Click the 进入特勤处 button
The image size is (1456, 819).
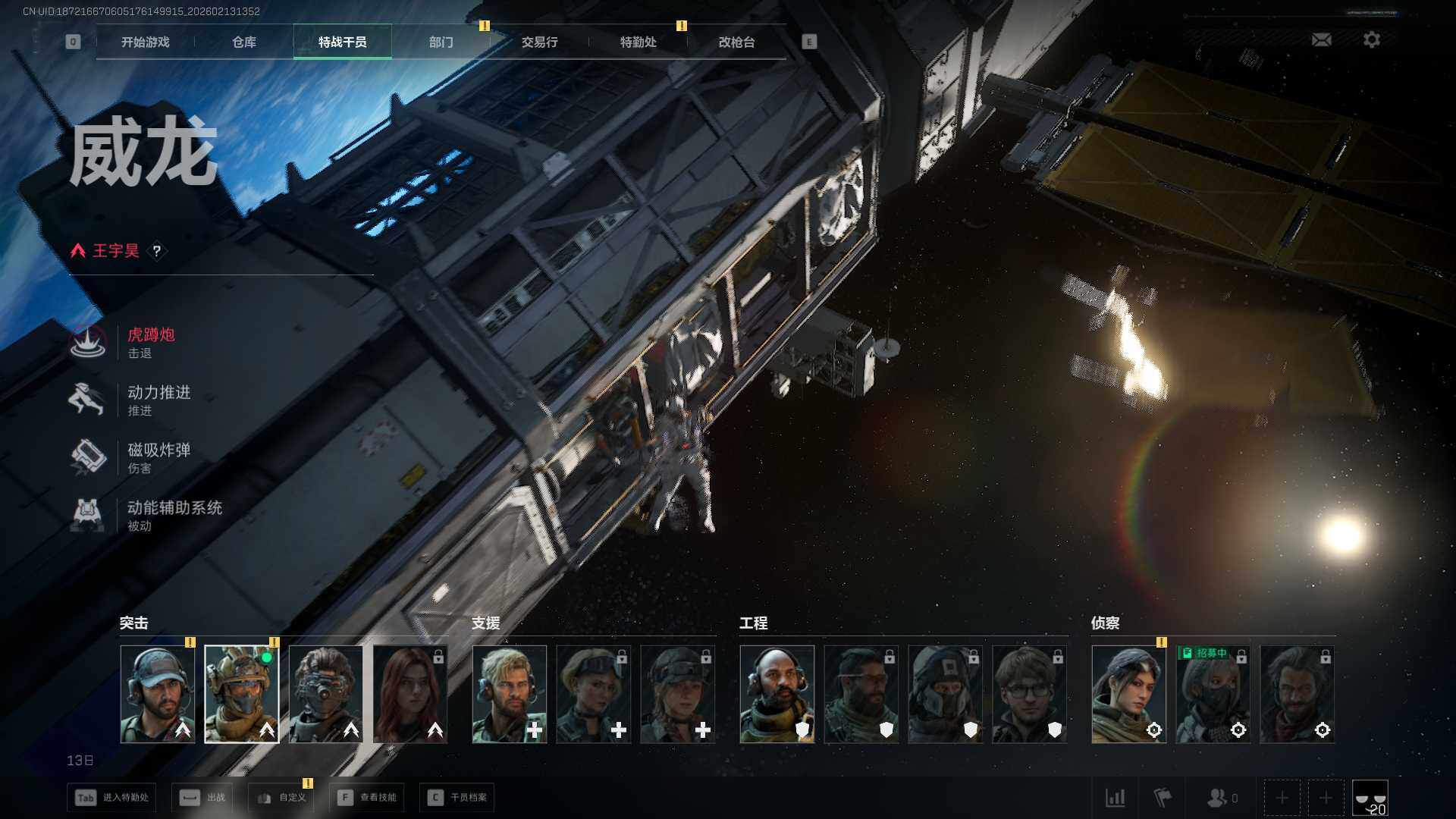[x=111, y=798]
